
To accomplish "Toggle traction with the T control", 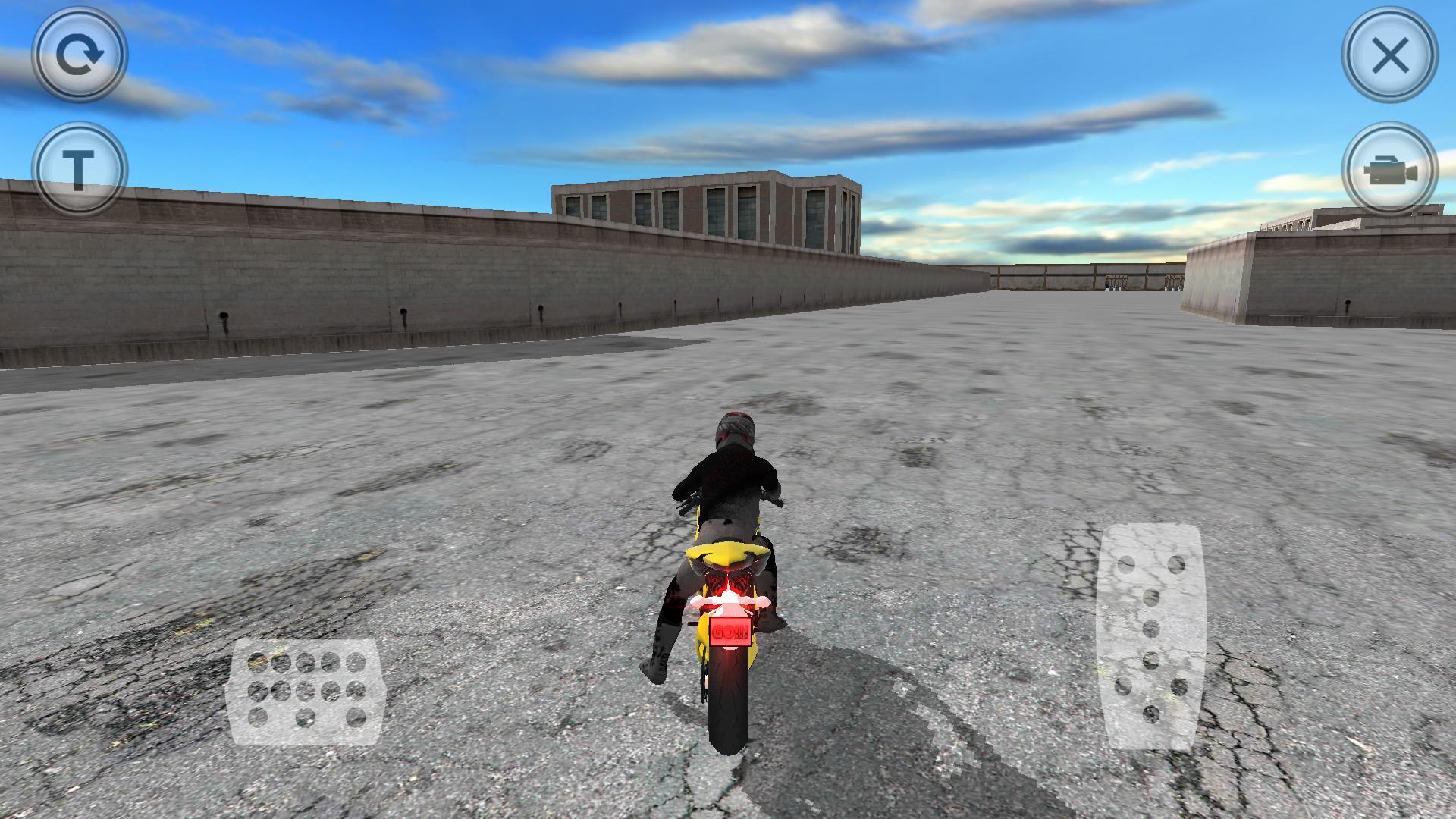I will (80, 162).
